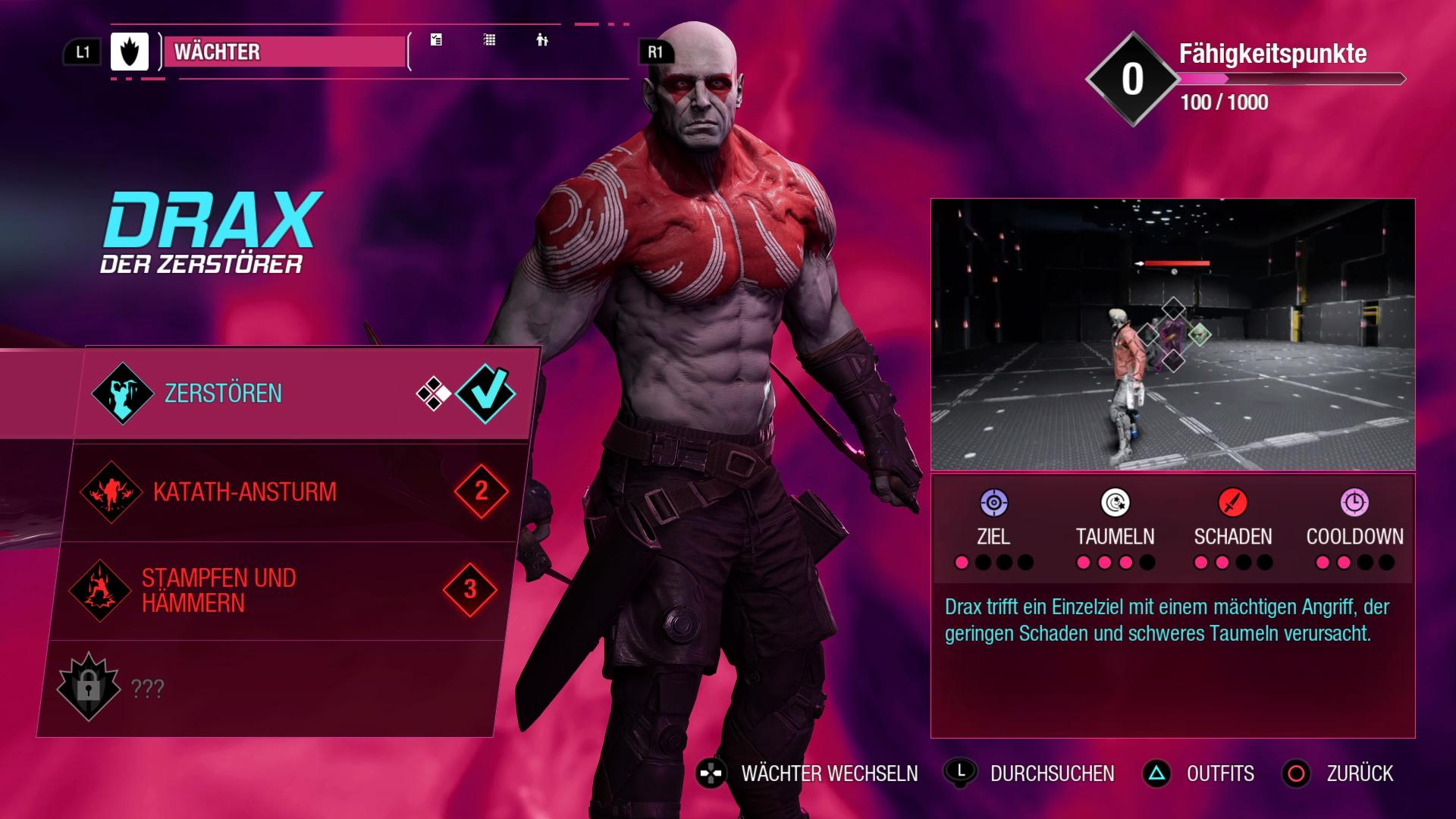Click the Zerstören checkmark icon
Viewport: 1456px width, 819px height.
(x=485, y=393)
